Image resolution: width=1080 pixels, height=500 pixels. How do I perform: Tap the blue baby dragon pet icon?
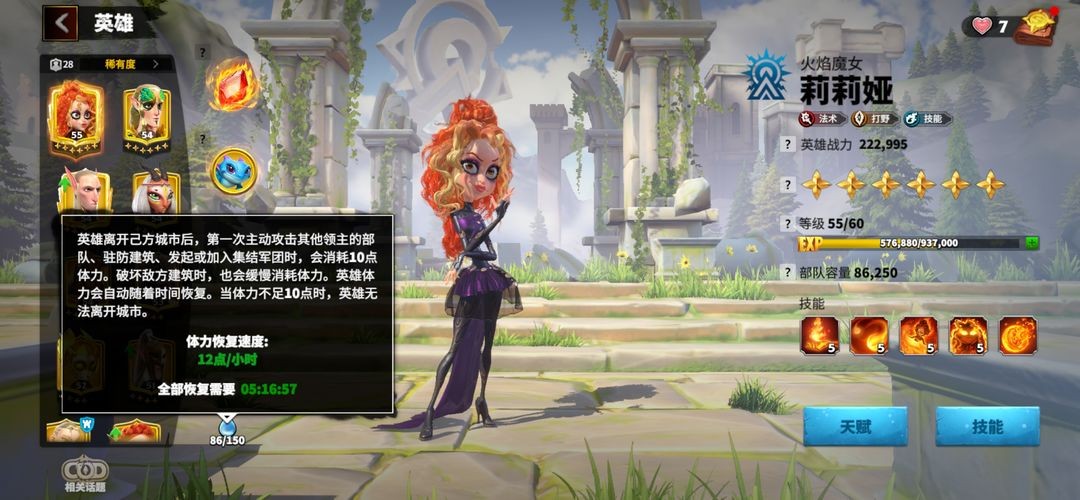[232, 170]
